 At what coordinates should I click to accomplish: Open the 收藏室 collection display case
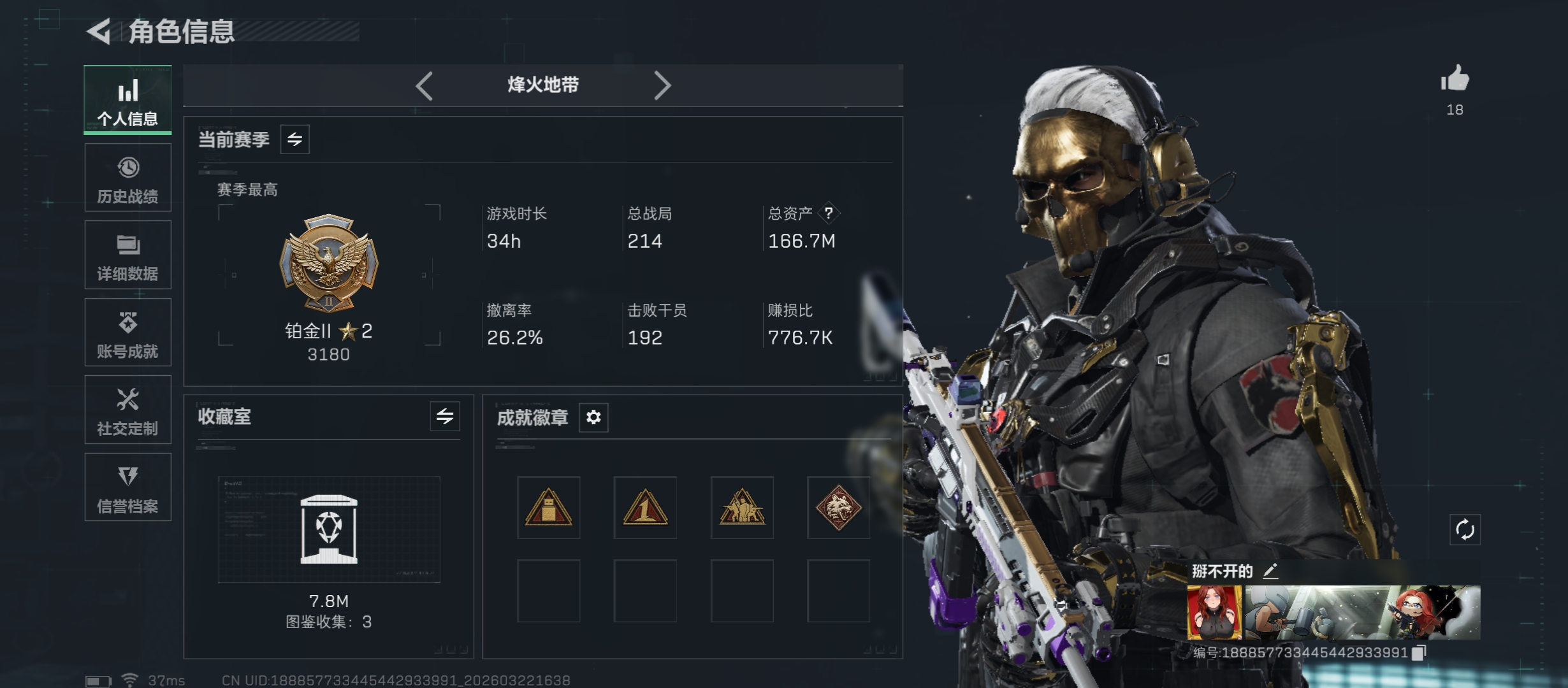click(x=329, y=529)
